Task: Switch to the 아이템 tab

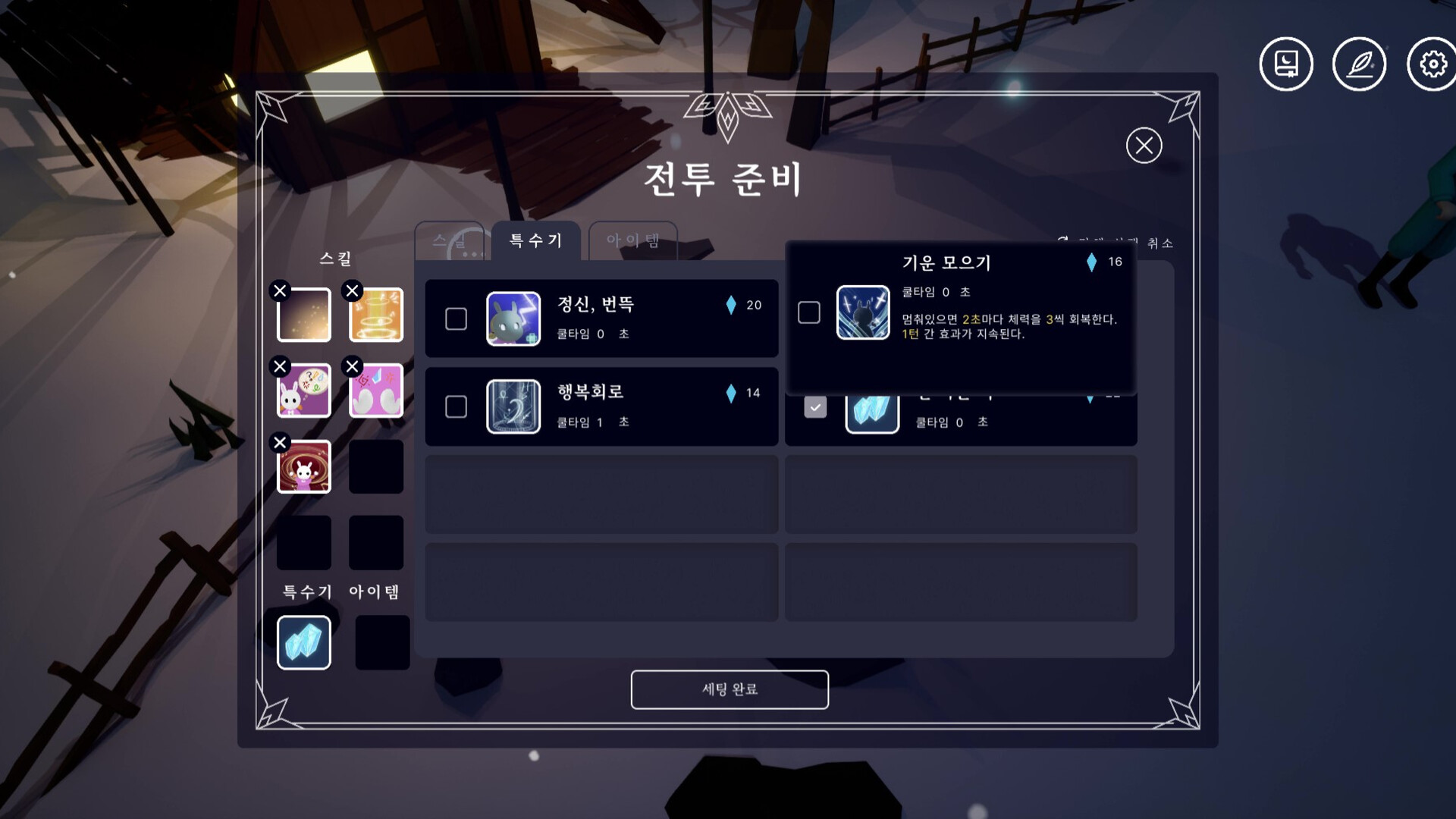Action: point(633,240)
